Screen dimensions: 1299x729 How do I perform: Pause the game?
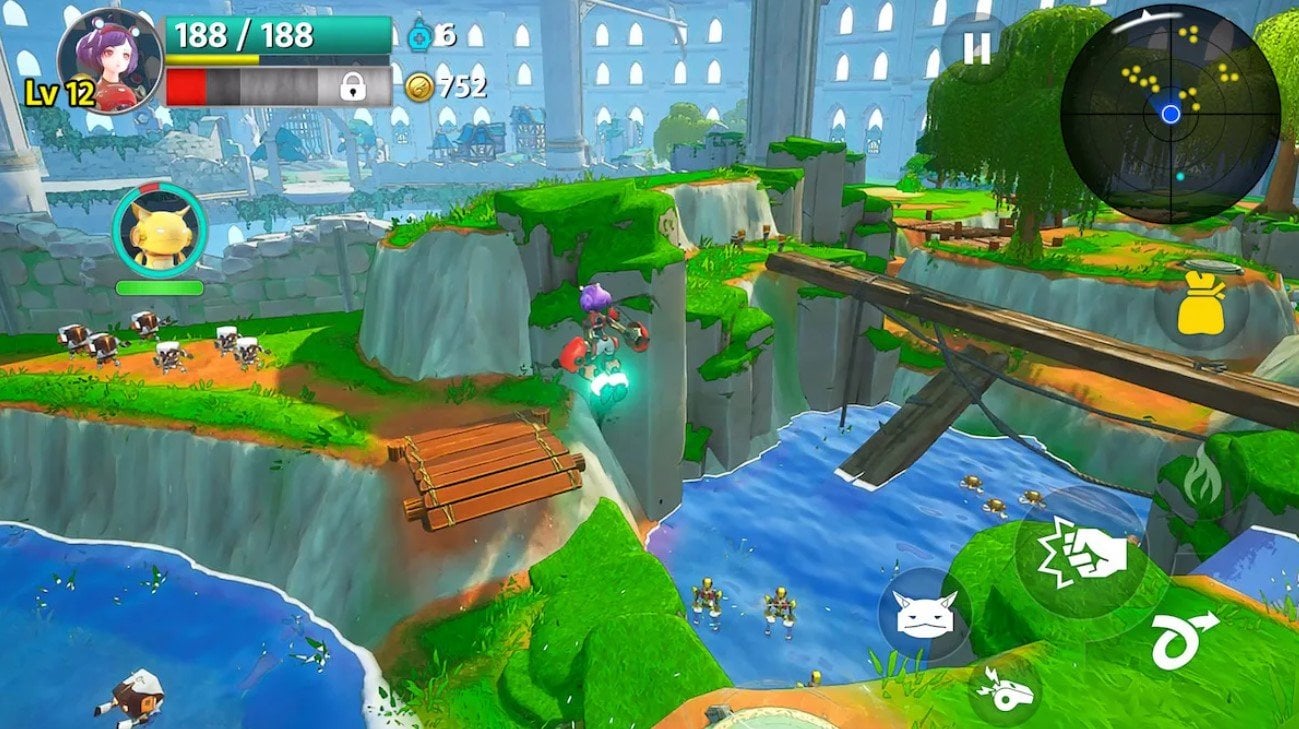point(977,49)
